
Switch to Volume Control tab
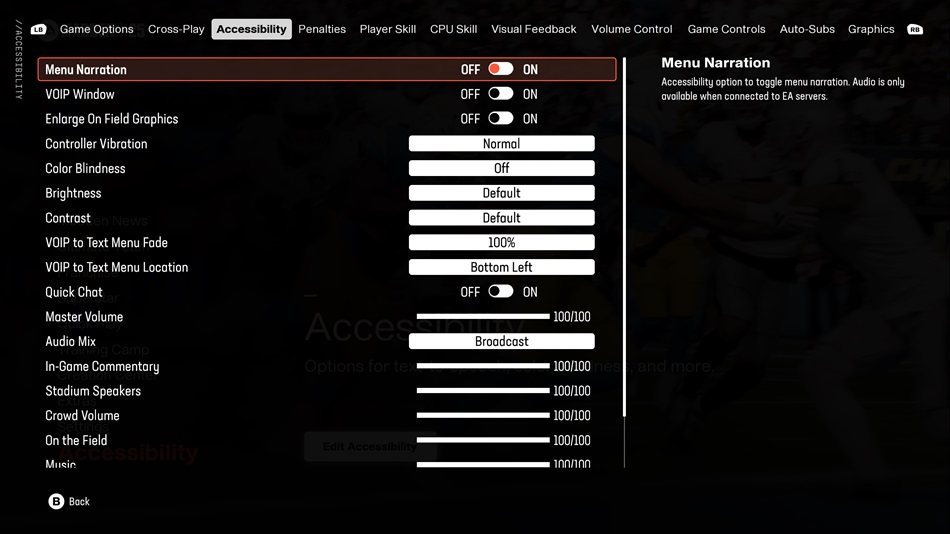pos(631,29)
